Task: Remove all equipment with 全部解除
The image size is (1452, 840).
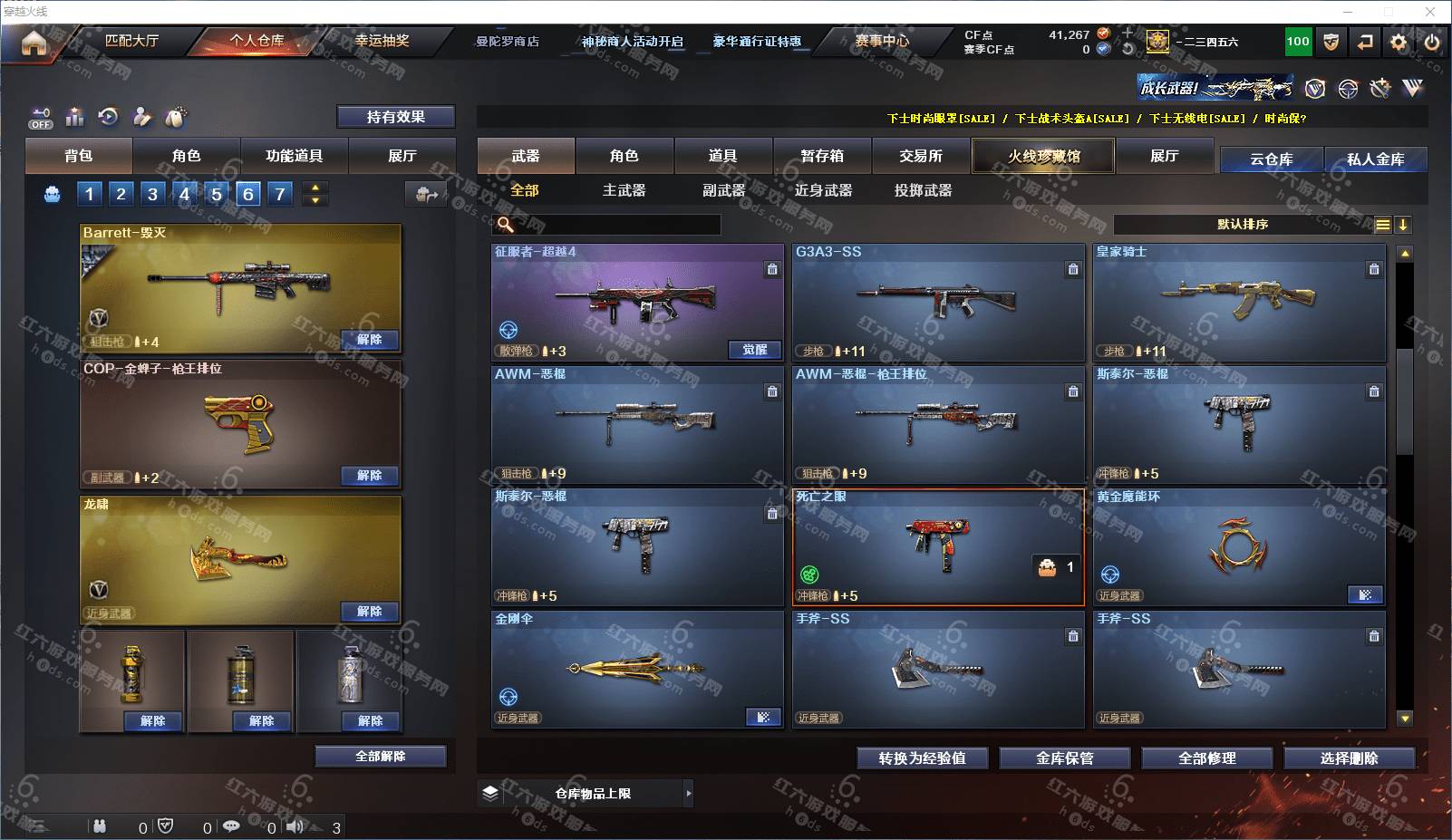Action: (x=380, y=757)
